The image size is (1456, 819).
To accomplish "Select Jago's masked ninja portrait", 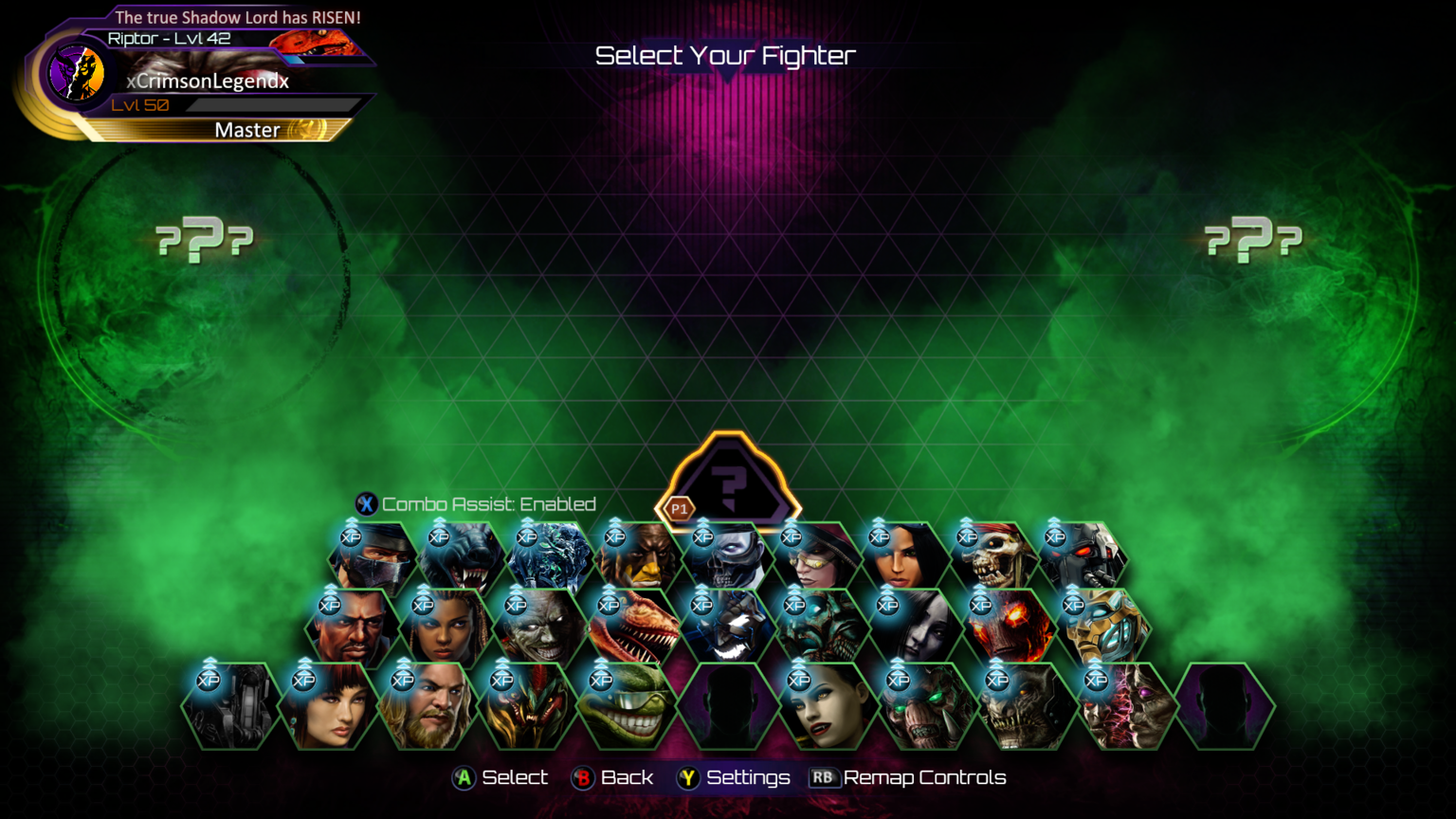I will point(373,558).
